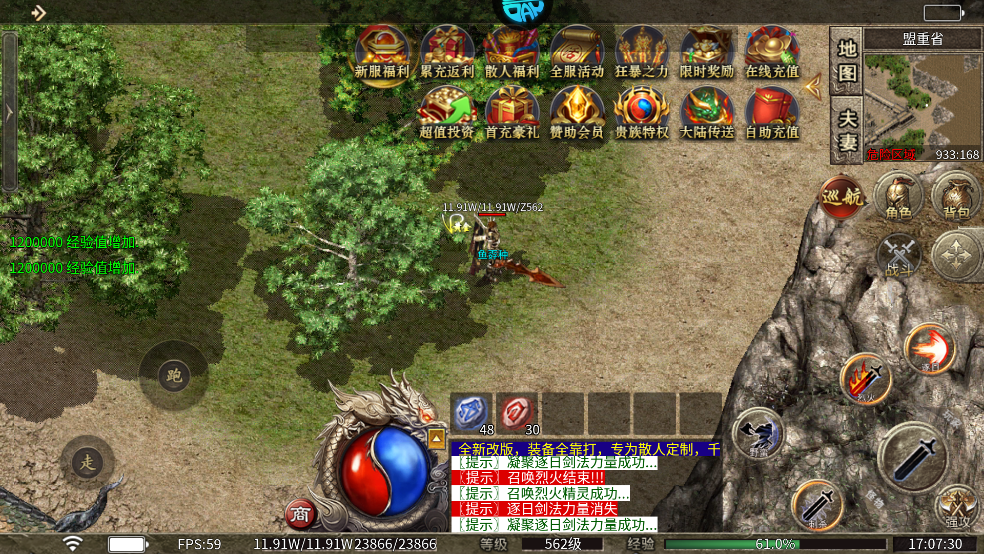Select the red potion hotbar slot
This screenshot has width=984, height=554.
click(518, 411)
